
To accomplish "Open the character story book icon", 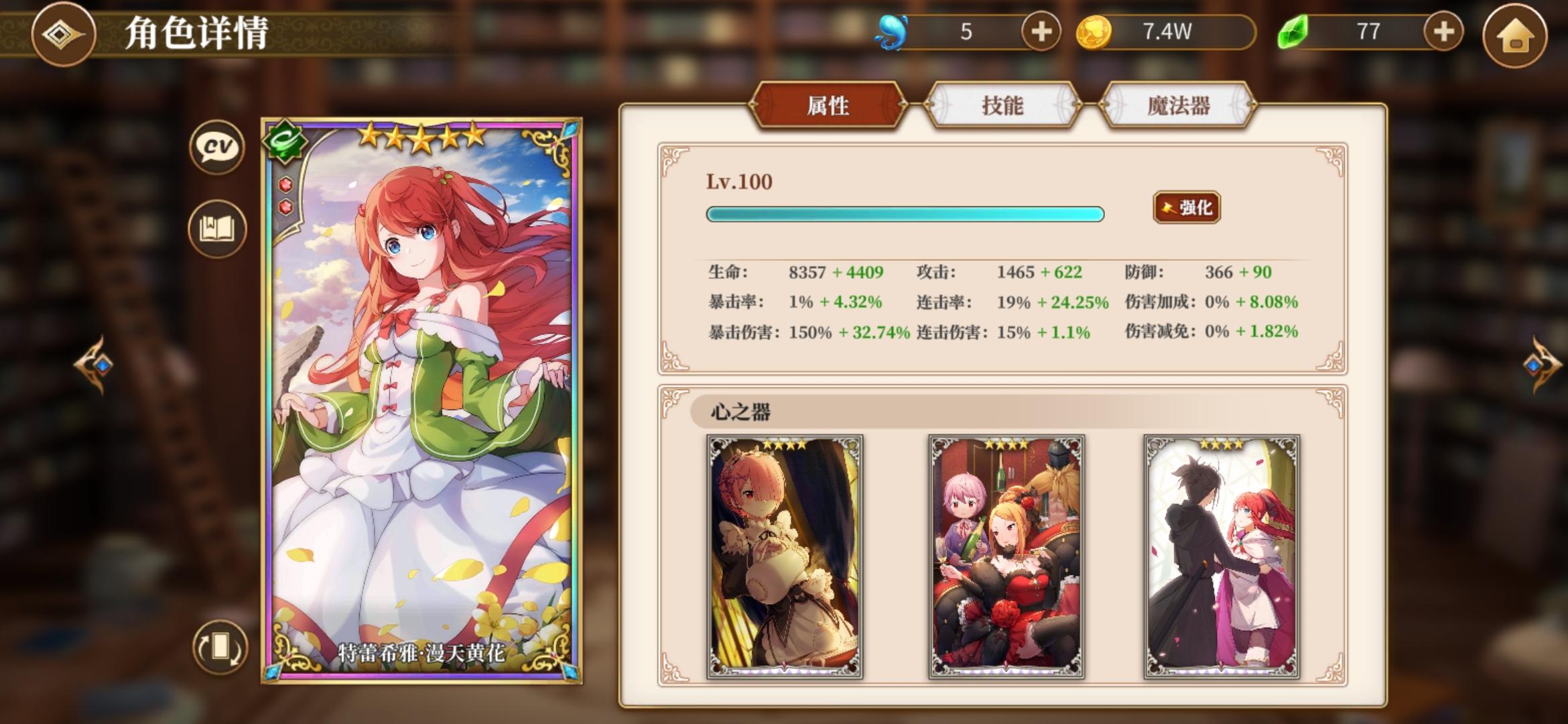I will tap(216, 228).
